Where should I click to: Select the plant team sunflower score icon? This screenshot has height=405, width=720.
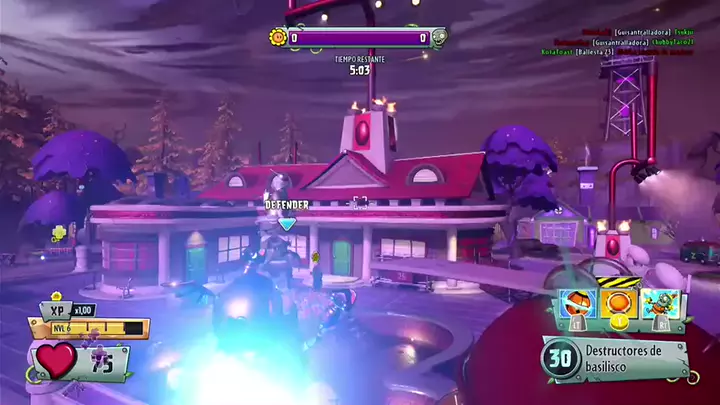(x=278, y=38)
